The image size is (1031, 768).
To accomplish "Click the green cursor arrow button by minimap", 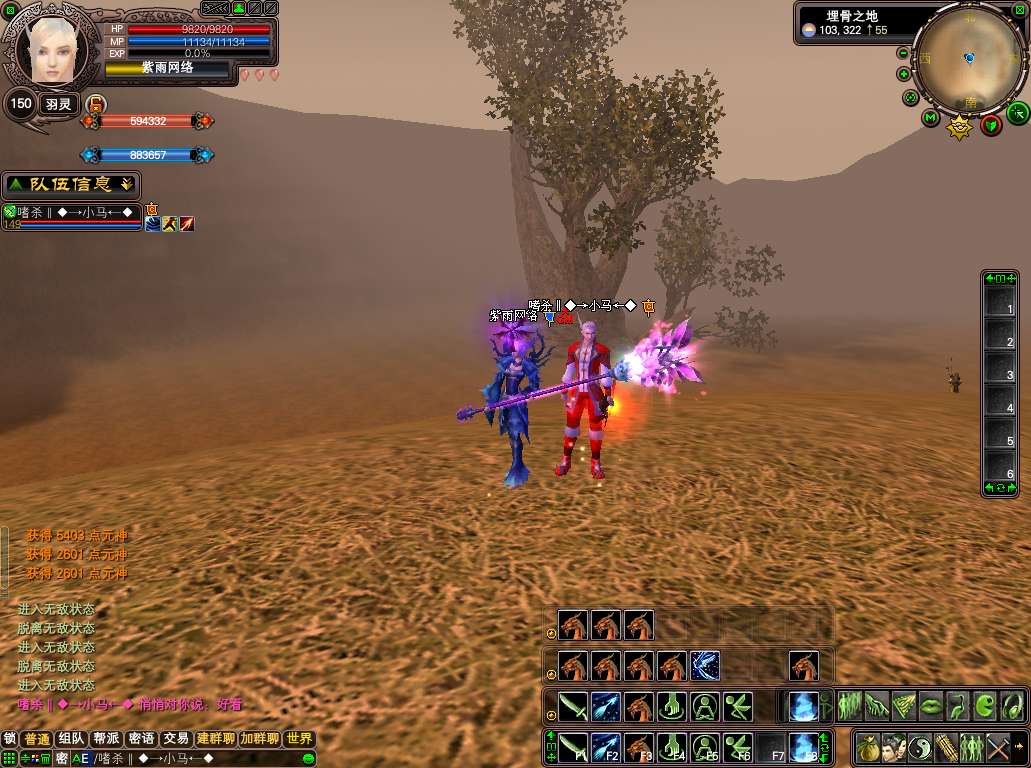I will pos(1017,111).
